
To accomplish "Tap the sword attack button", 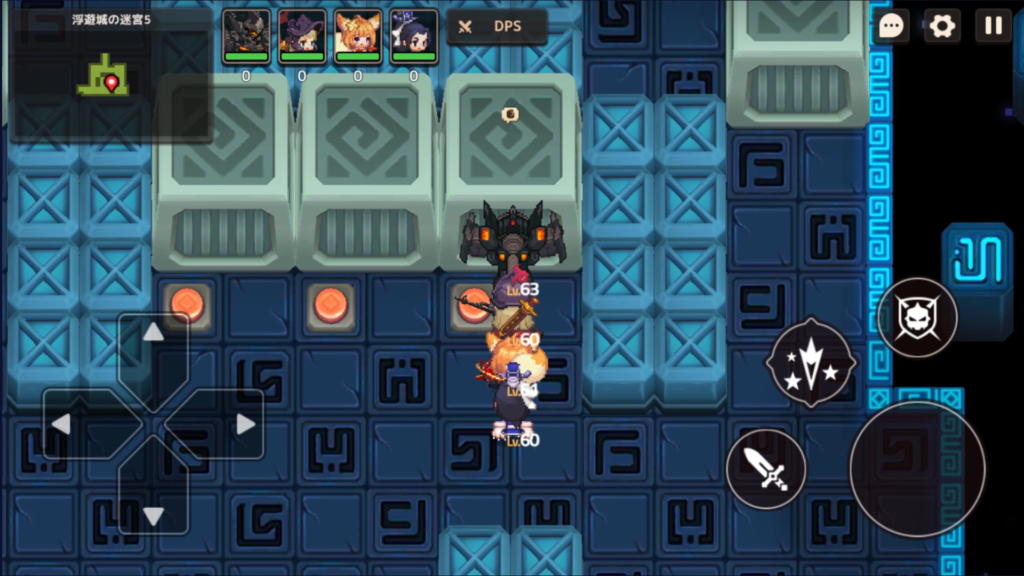I will [x=766, y=469].
